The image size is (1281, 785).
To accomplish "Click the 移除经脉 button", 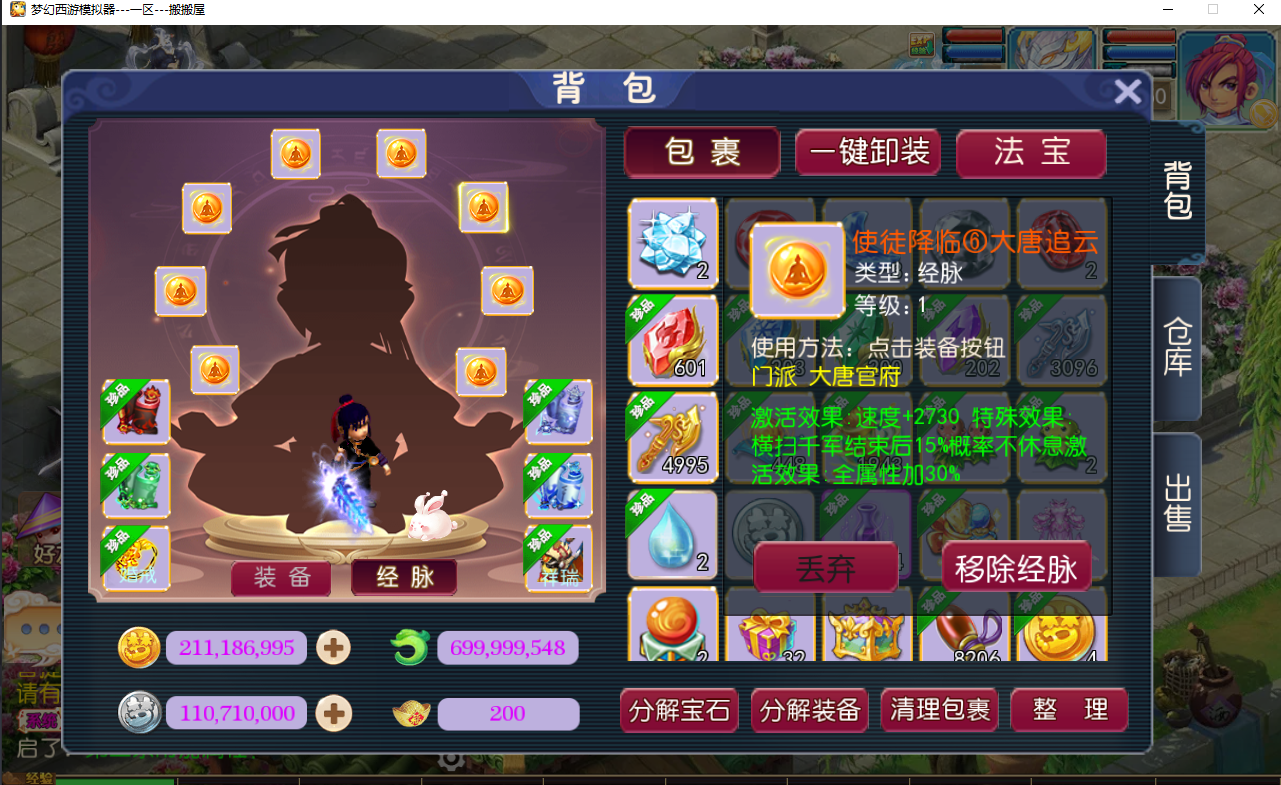I will pos(1015,567).
